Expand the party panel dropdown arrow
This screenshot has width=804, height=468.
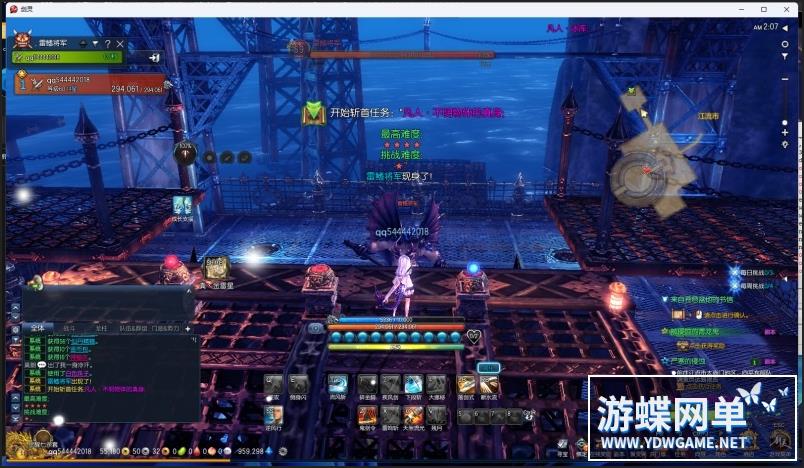(95, 44)
